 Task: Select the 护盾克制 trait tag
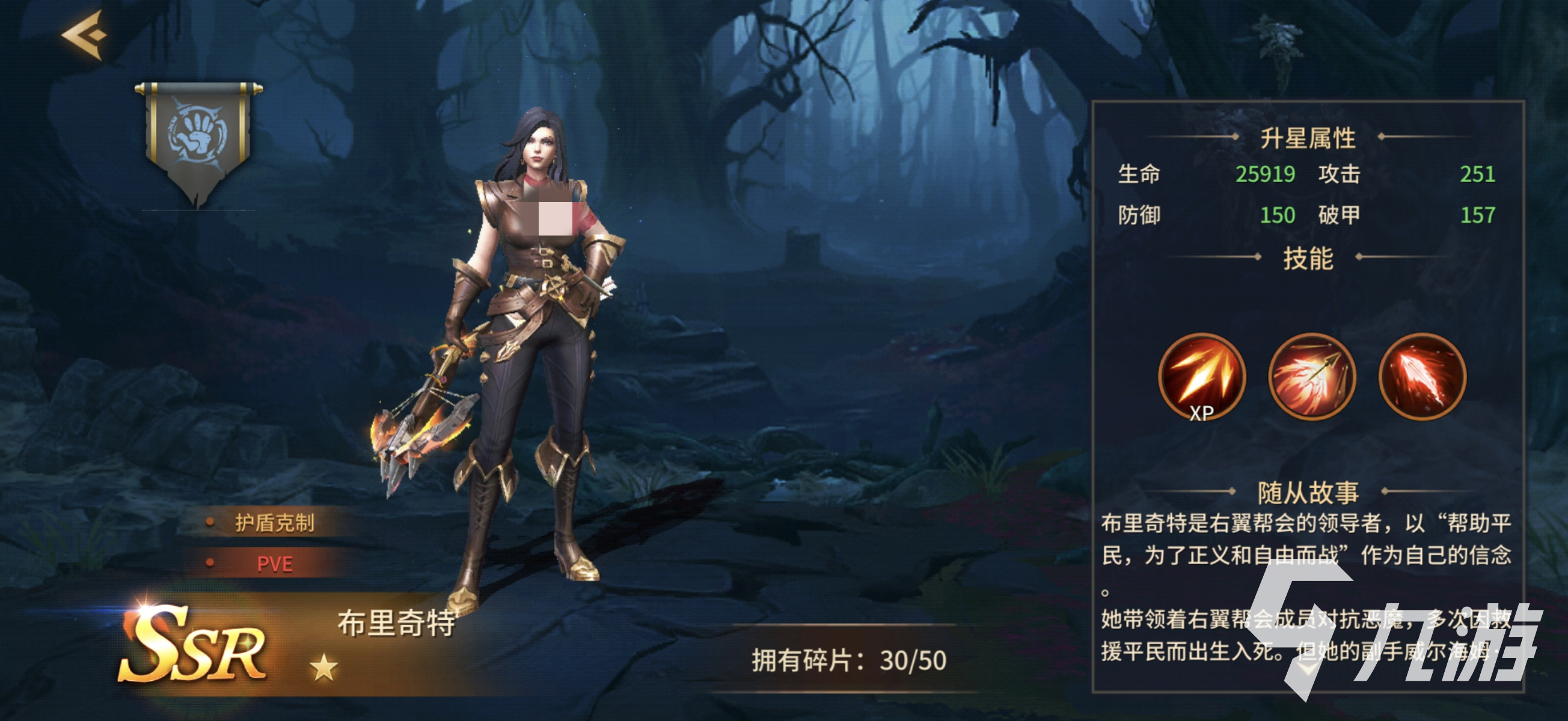pyautogui.click(x=274, y=523)
